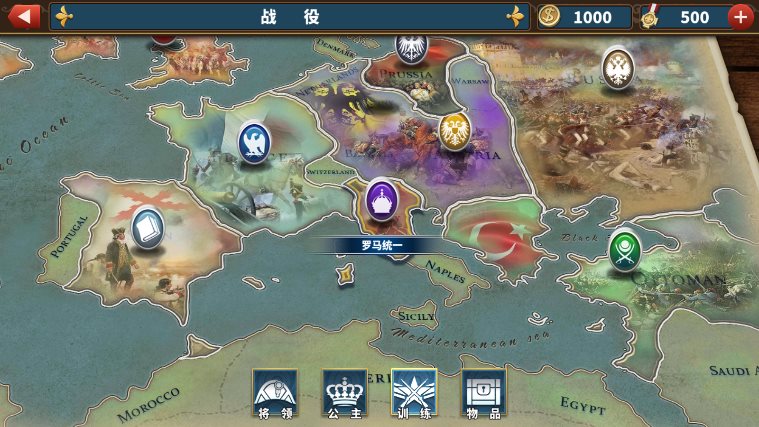This screenshot has width=759, height=427.
Task: Open the 训练 training menu
Action: tap(414, 391)
